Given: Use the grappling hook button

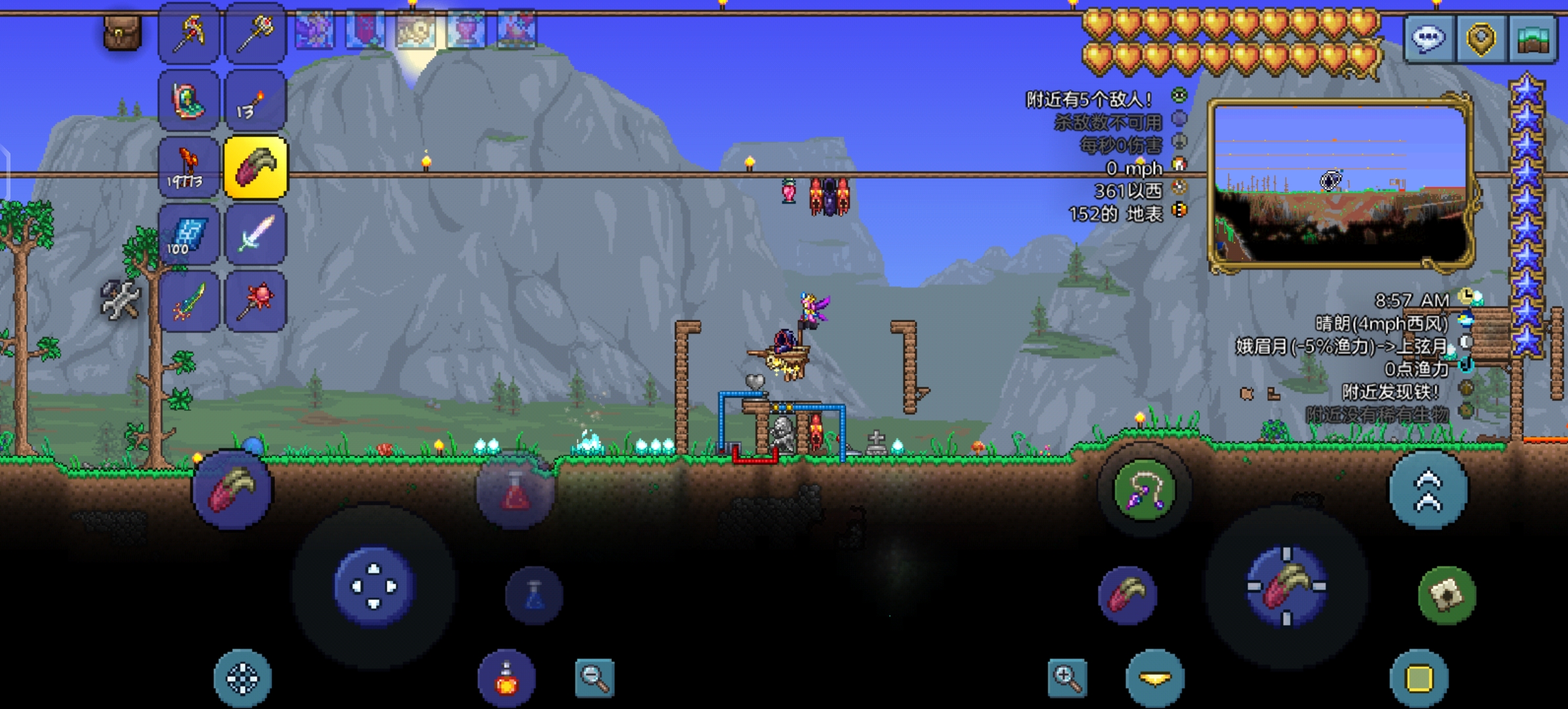Looking at the screenshot, I should (1144, 490).
